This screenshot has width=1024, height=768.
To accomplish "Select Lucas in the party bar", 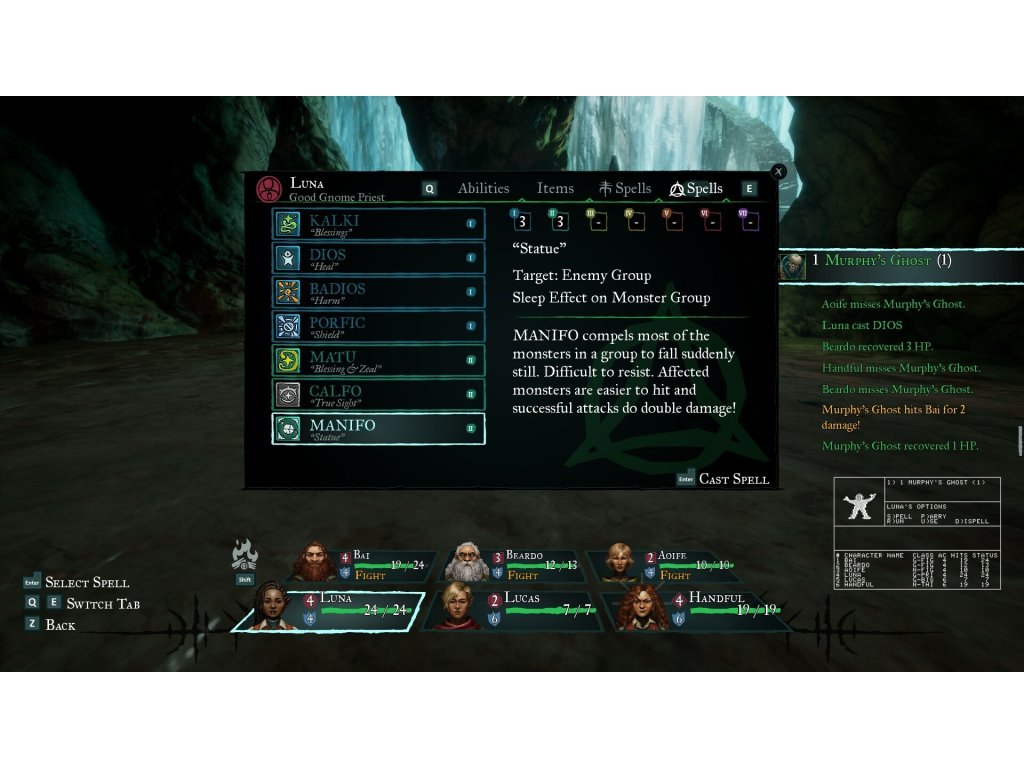I will [x=512, y=608].
